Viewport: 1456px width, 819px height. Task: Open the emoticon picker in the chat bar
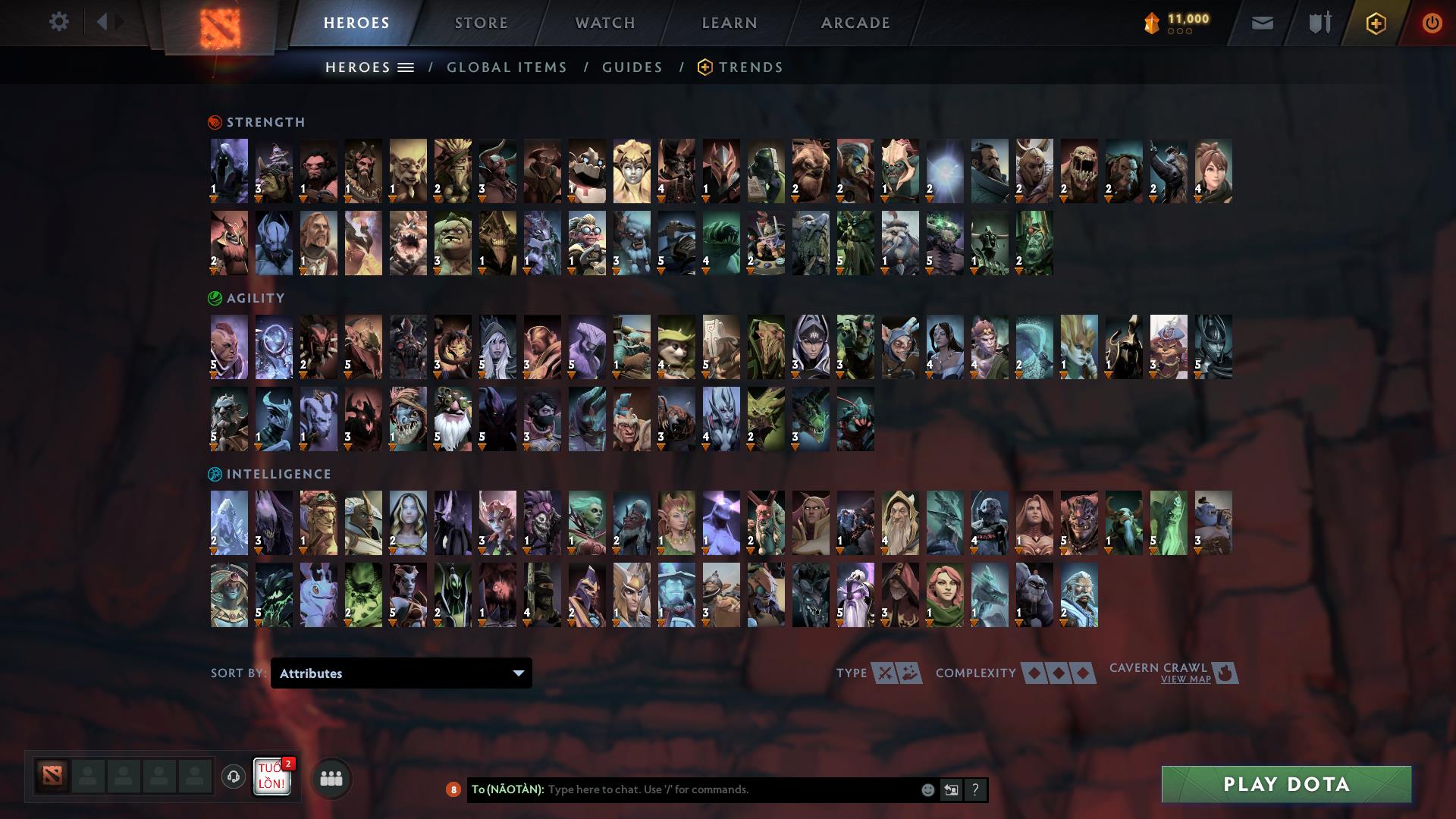tap(928, 789)
